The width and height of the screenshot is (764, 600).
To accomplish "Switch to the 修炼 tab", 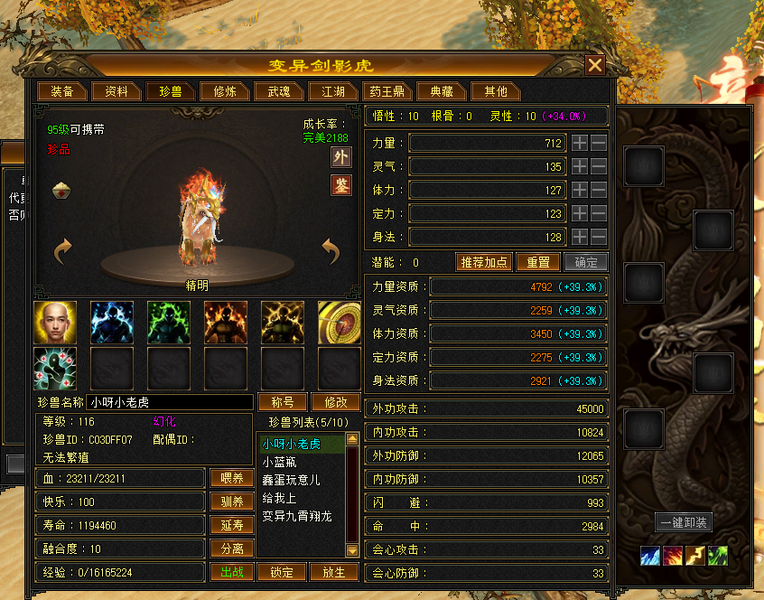I will coord(224,92).
